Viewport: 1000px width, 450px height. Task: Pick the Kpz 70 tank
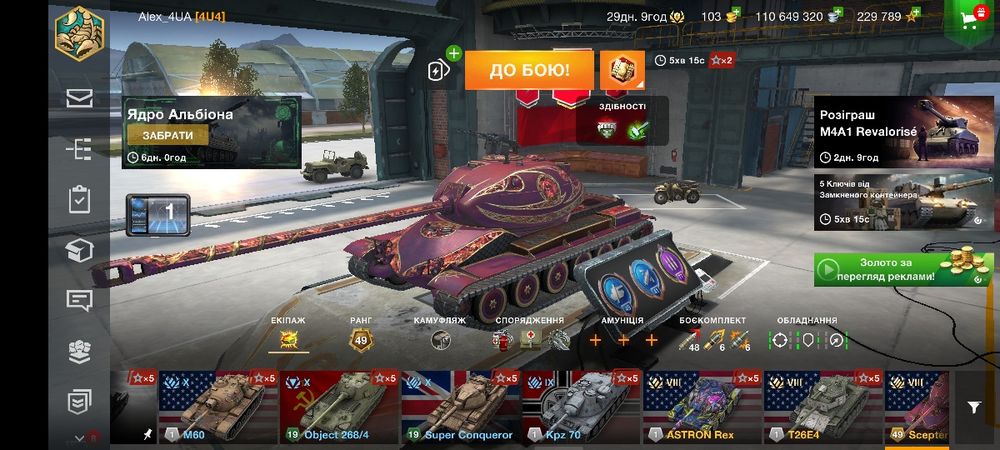[x=580, y=407]
